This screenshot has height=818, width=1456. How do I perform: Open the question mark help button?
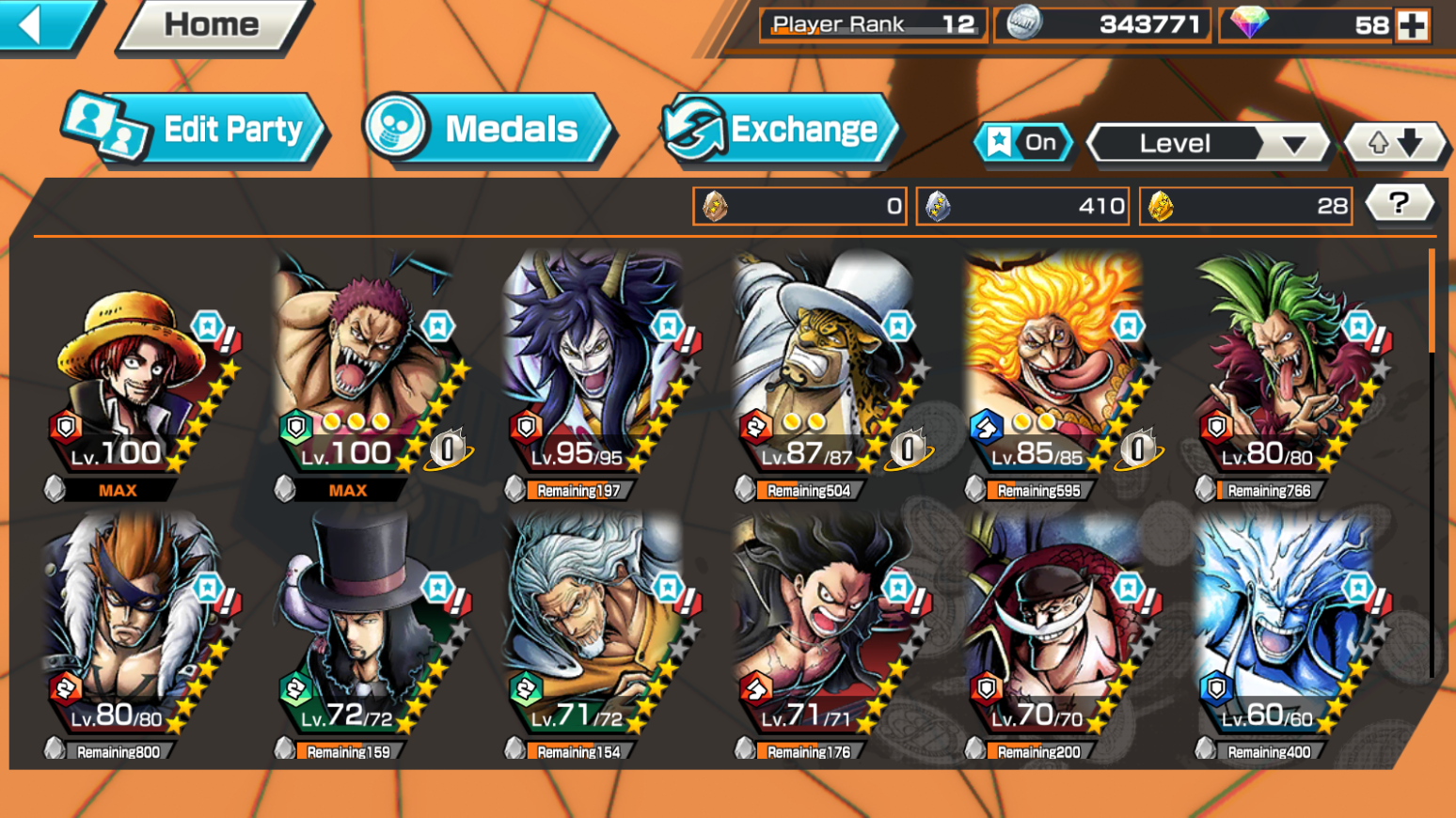coord(1399,203)
